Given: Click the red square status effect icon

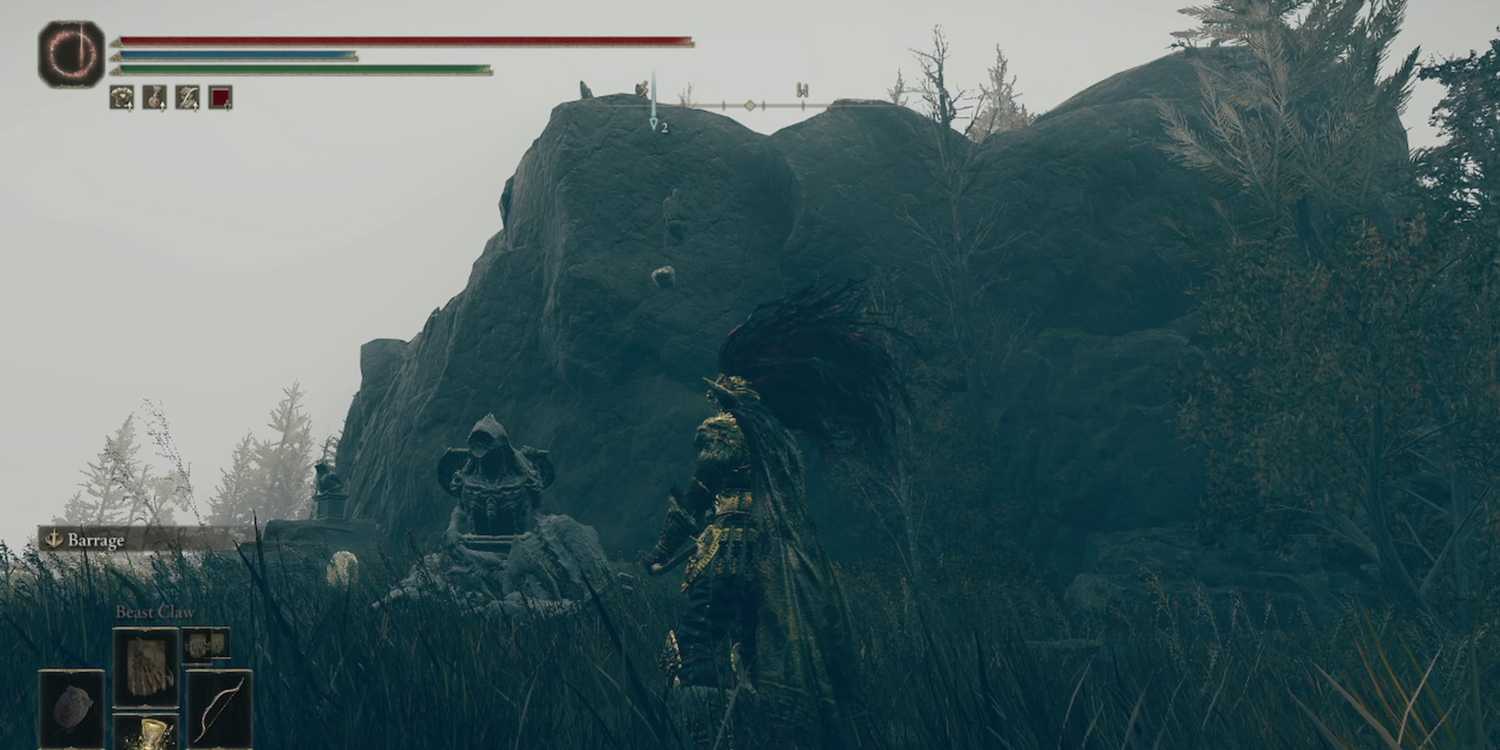Looking at the screenshot, I should pos(219,98).
